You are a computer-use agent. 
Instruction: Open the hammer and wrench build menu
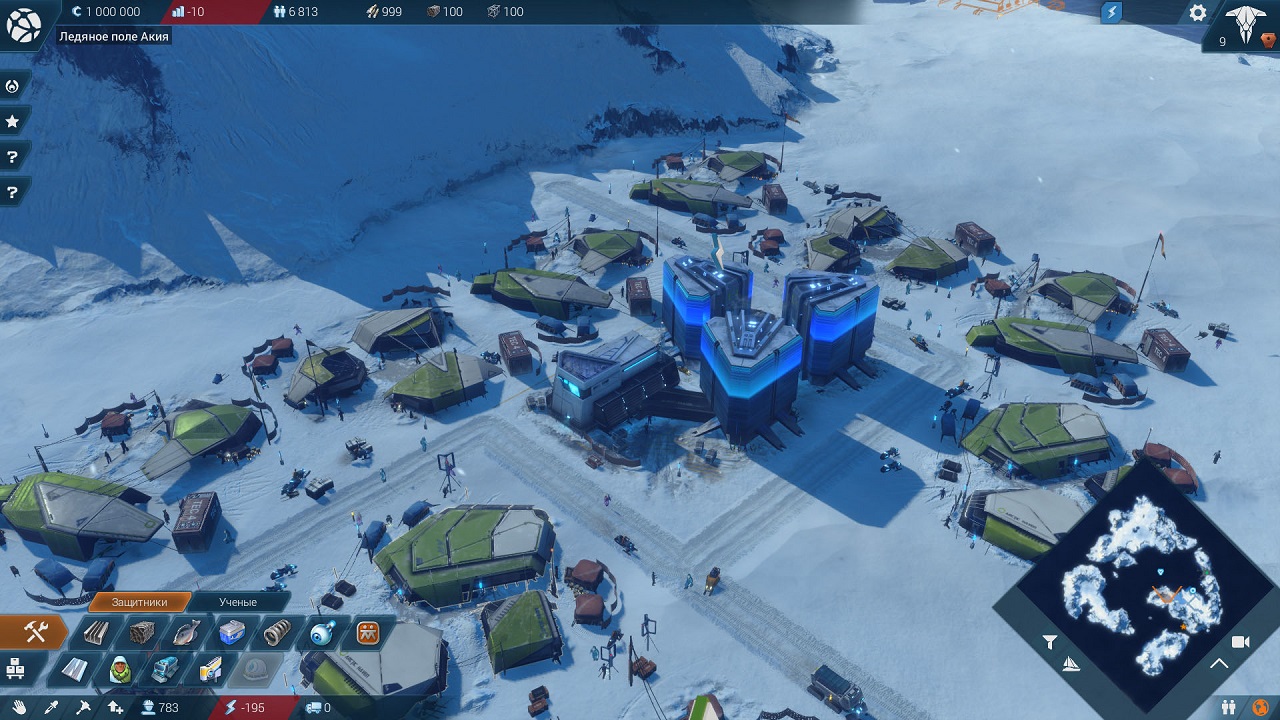36,632
